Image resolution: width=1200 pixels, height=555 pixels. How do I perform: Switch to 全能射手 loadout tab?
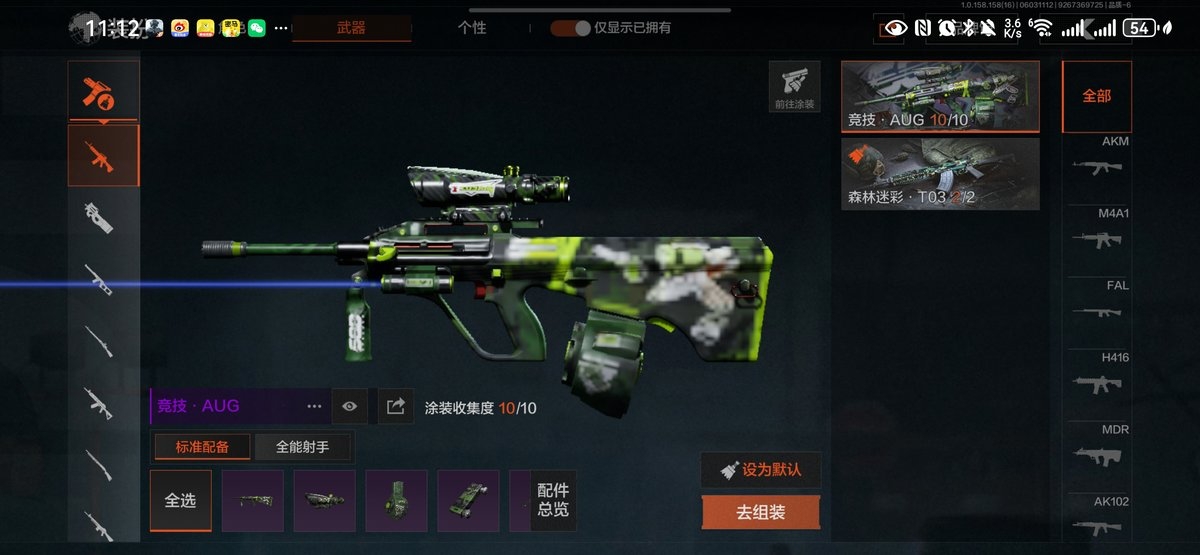(x=303, y=447)
